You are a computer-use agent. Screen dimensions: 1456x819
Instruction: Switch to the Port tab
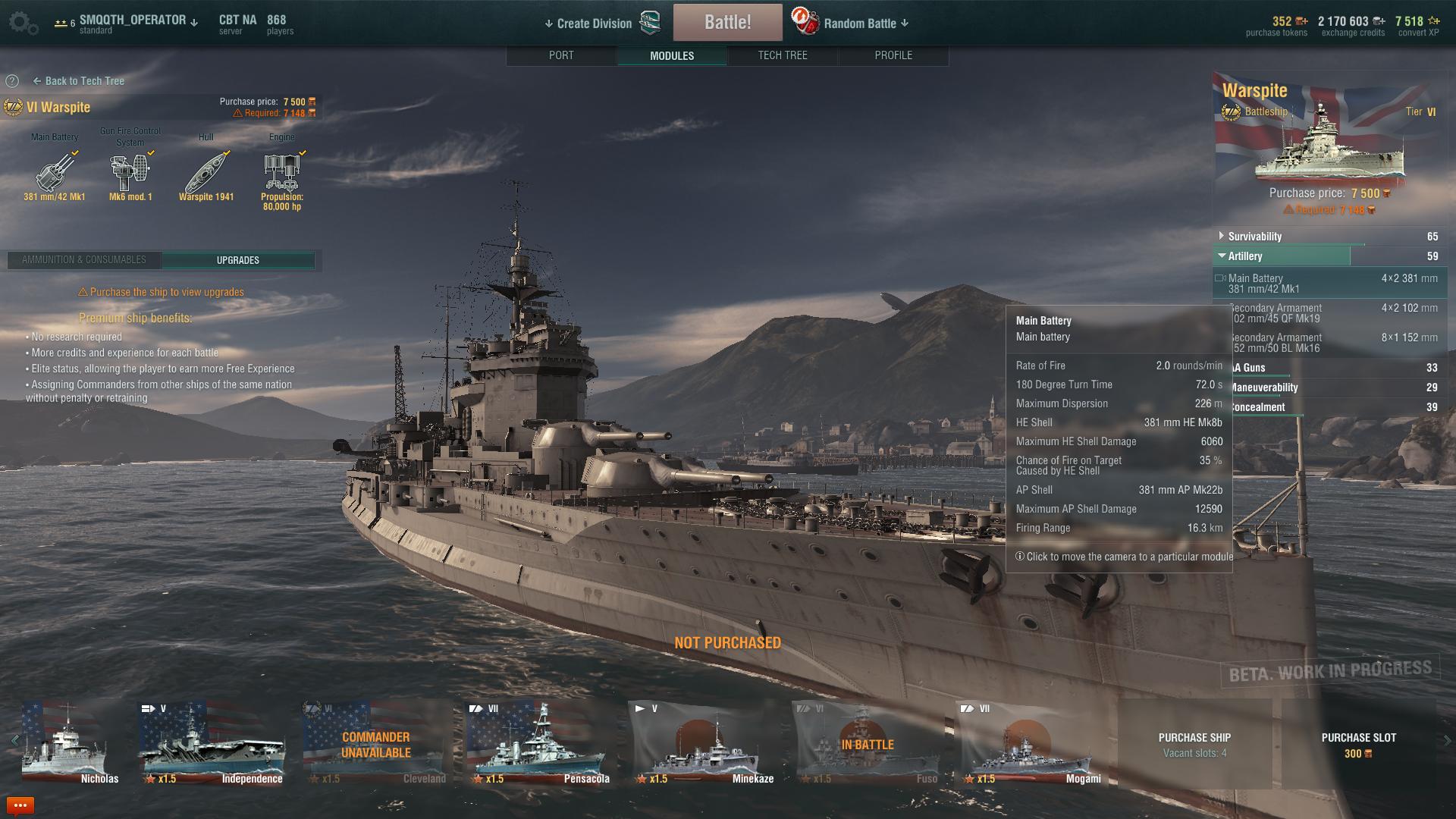click(x=561, y=55)
